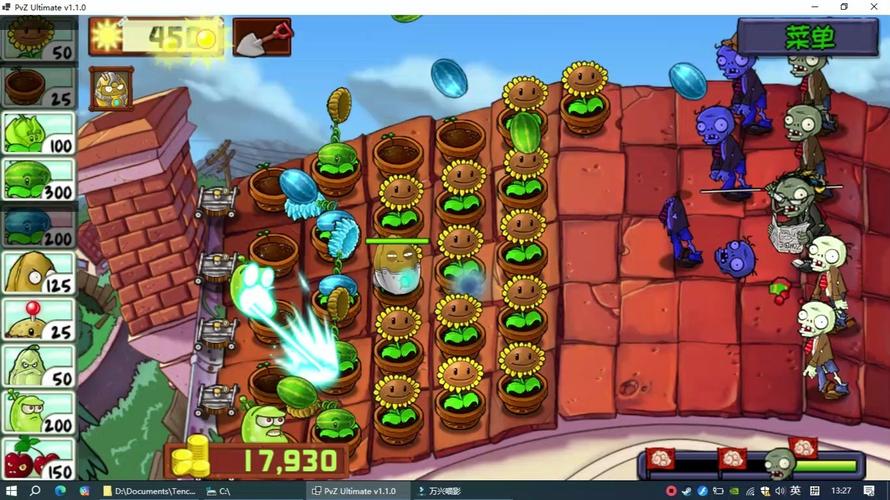Pick the Squash seed packet costing 50
This screenshot has width=890, height=500.
pyautogui.click(x=39, y=365)
